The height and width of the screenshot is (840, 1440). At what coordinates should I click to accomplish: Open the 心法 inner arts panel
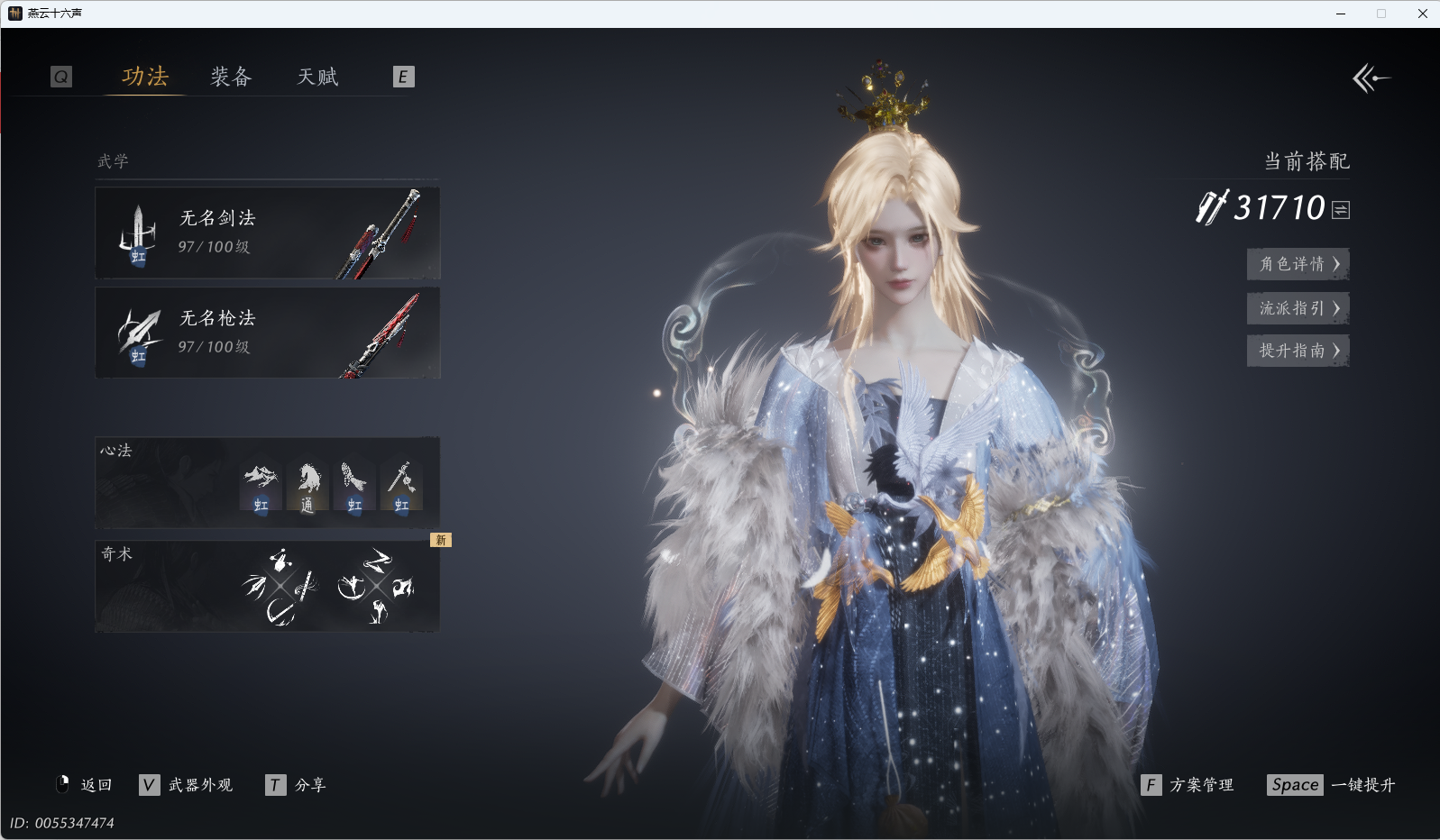pos(267,483)
